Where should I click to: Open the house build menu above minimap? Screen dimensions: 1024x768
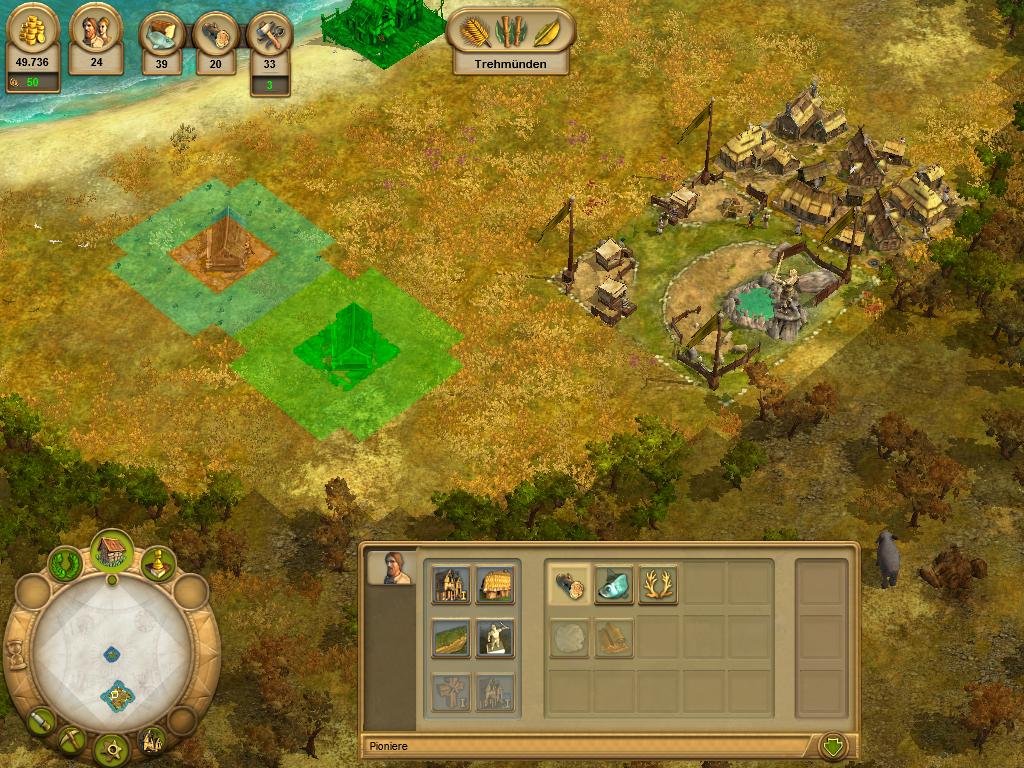111,552
